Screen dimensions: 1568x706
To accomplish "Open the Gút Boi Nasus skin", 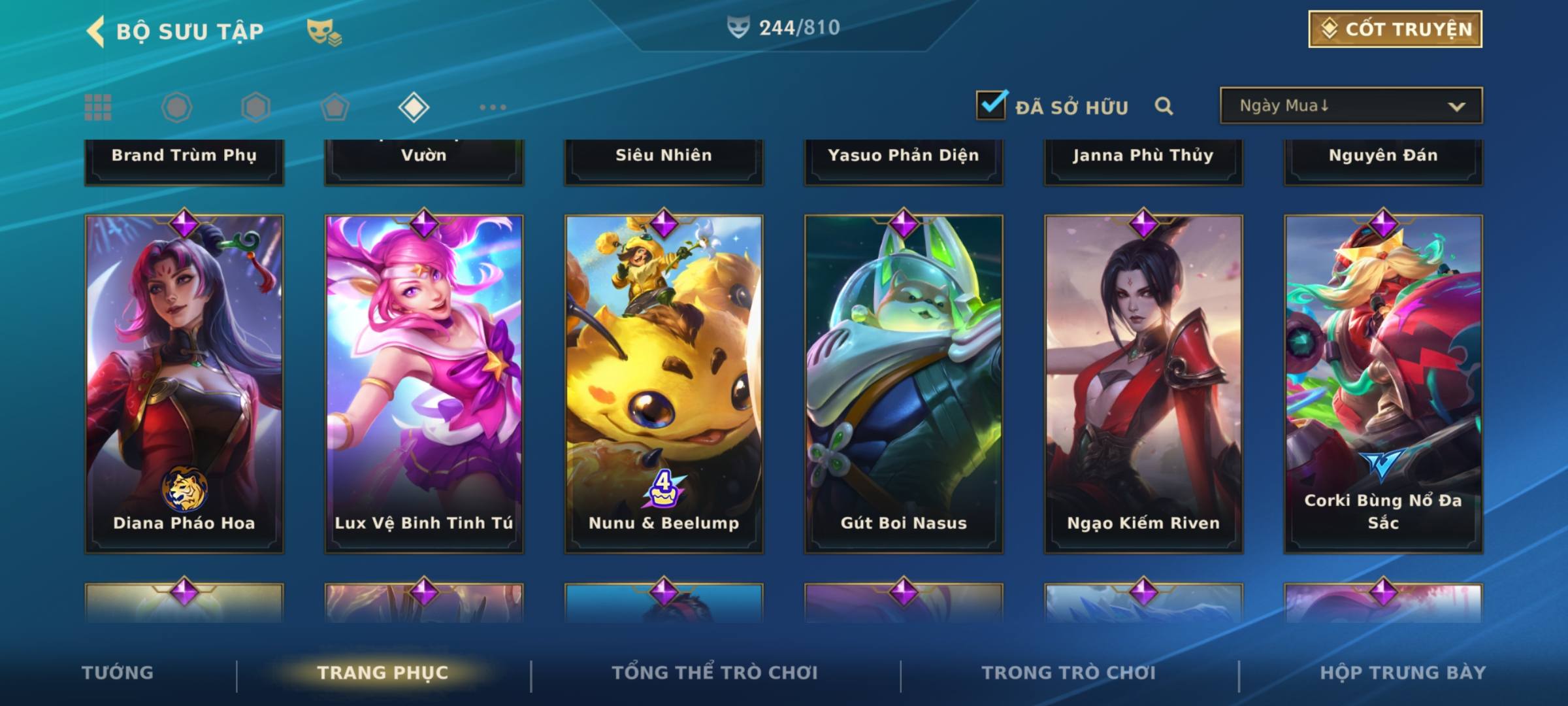I will click(904, 384).
